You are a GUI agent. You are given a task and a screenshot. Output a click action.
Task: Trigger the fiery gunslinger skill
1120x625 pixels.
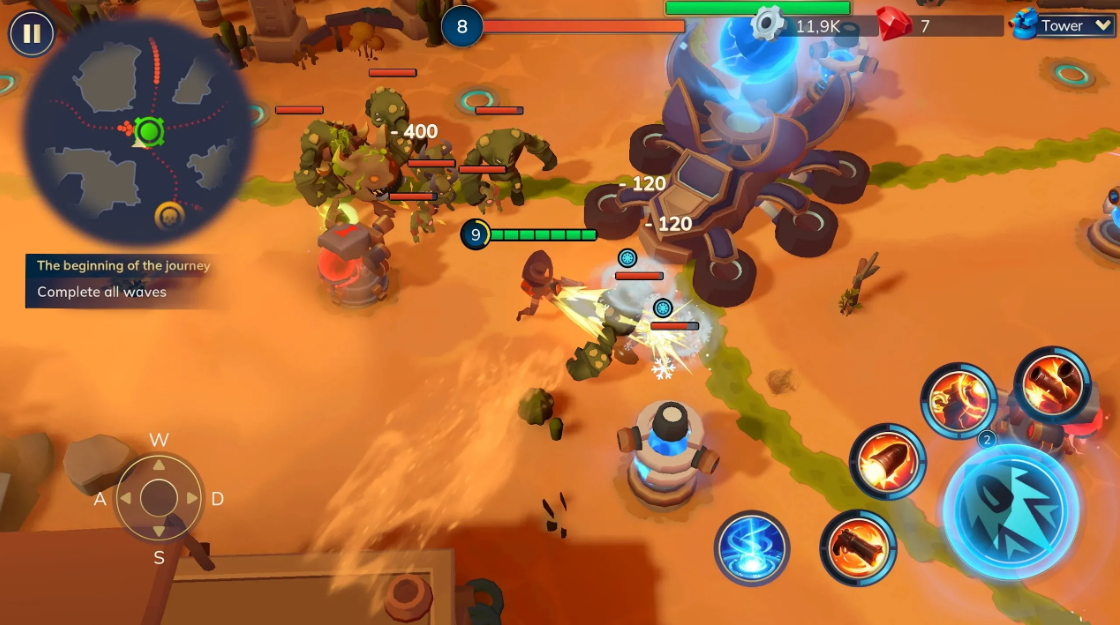(x=958, y=401)
